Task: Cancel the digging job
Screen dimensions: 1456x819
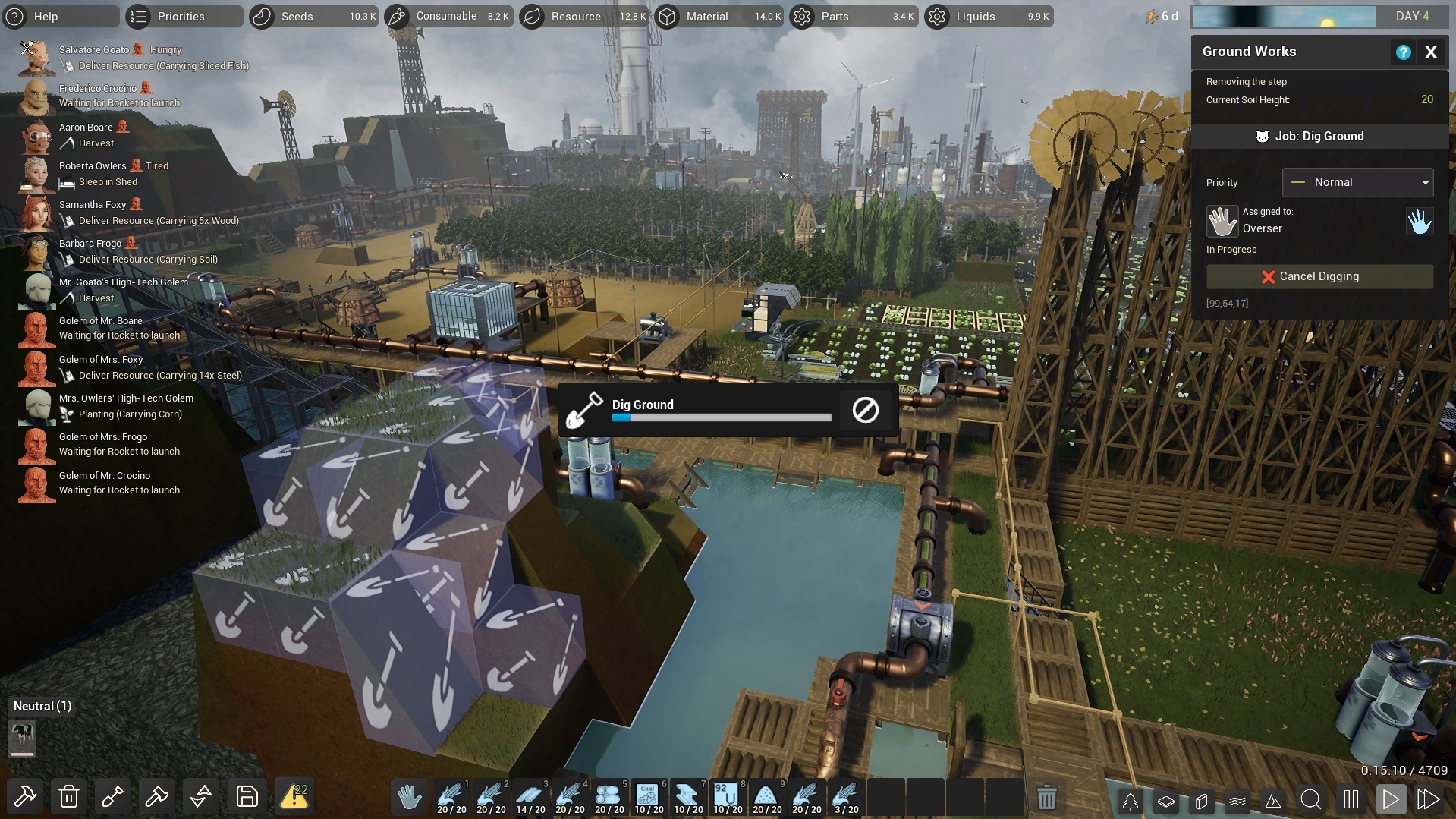Action: (x=1319, y=276)
